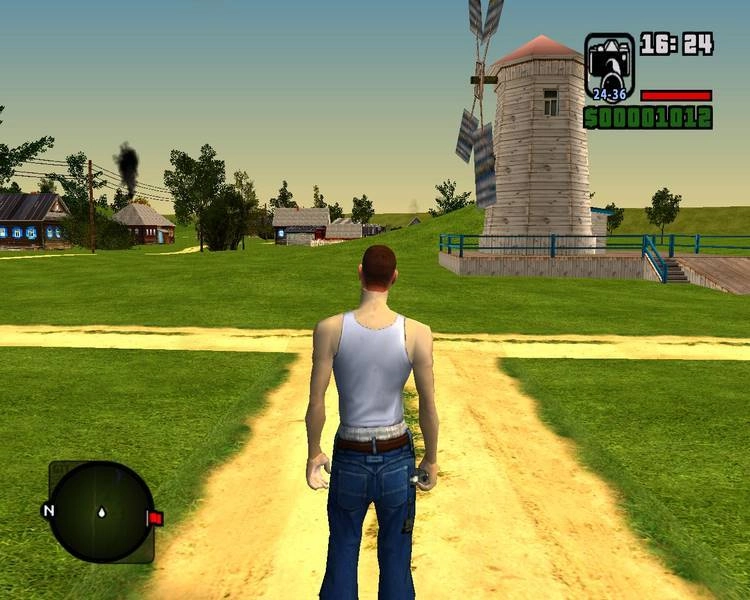Select the camera weapon icon
Viewport: 750px width, 600px height.
tap(609, 66)
